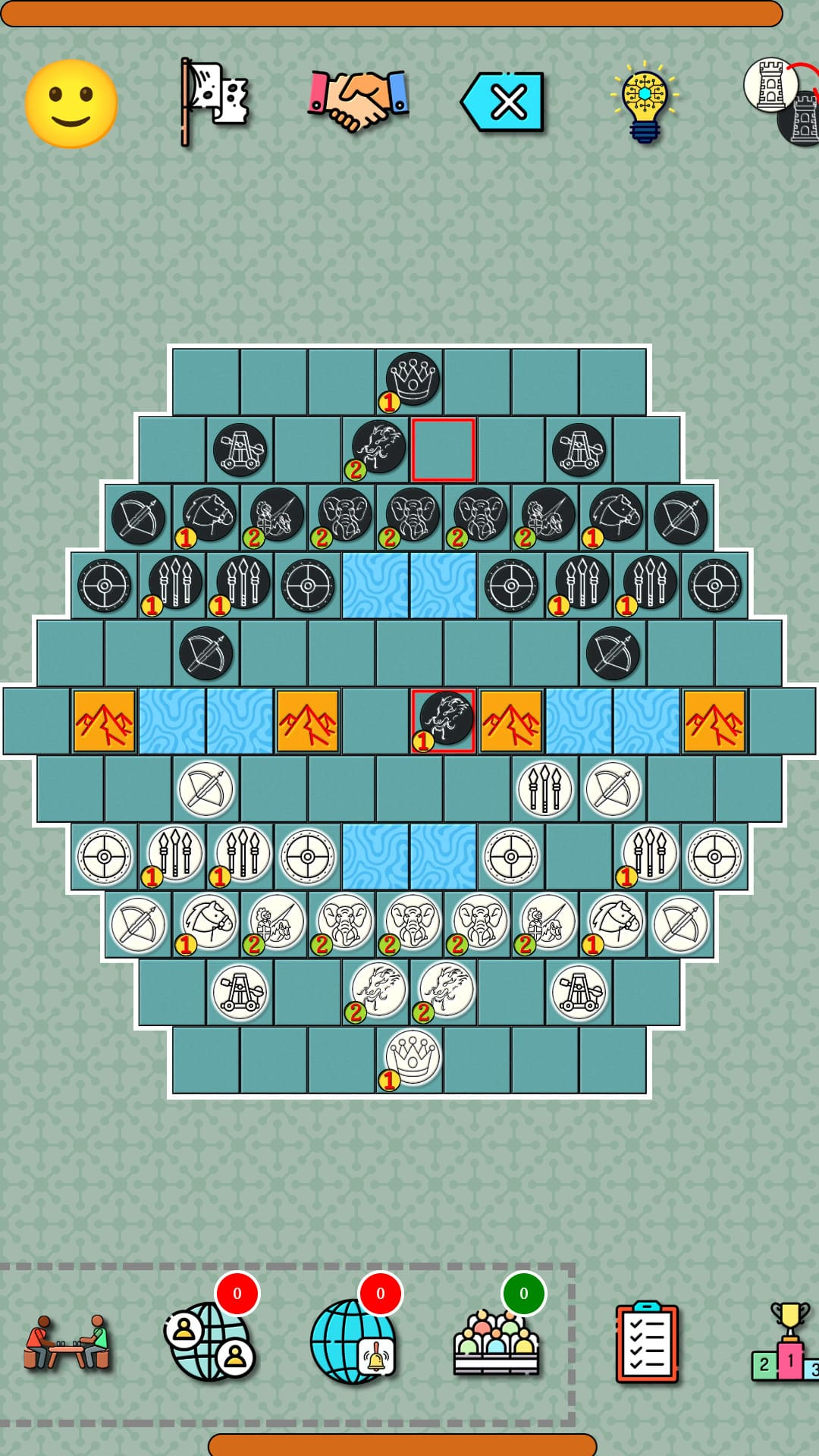Click the white surrender flag icon
Screen dimensions: 819x1456
pos(214,102)
